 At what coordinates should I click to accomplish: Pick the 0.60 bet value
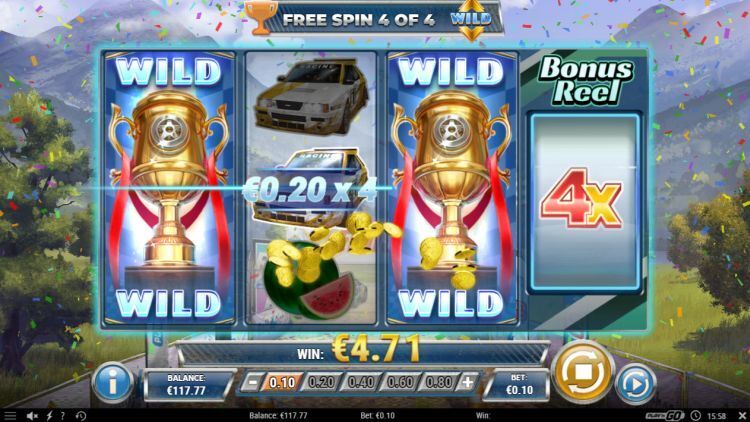401,382
